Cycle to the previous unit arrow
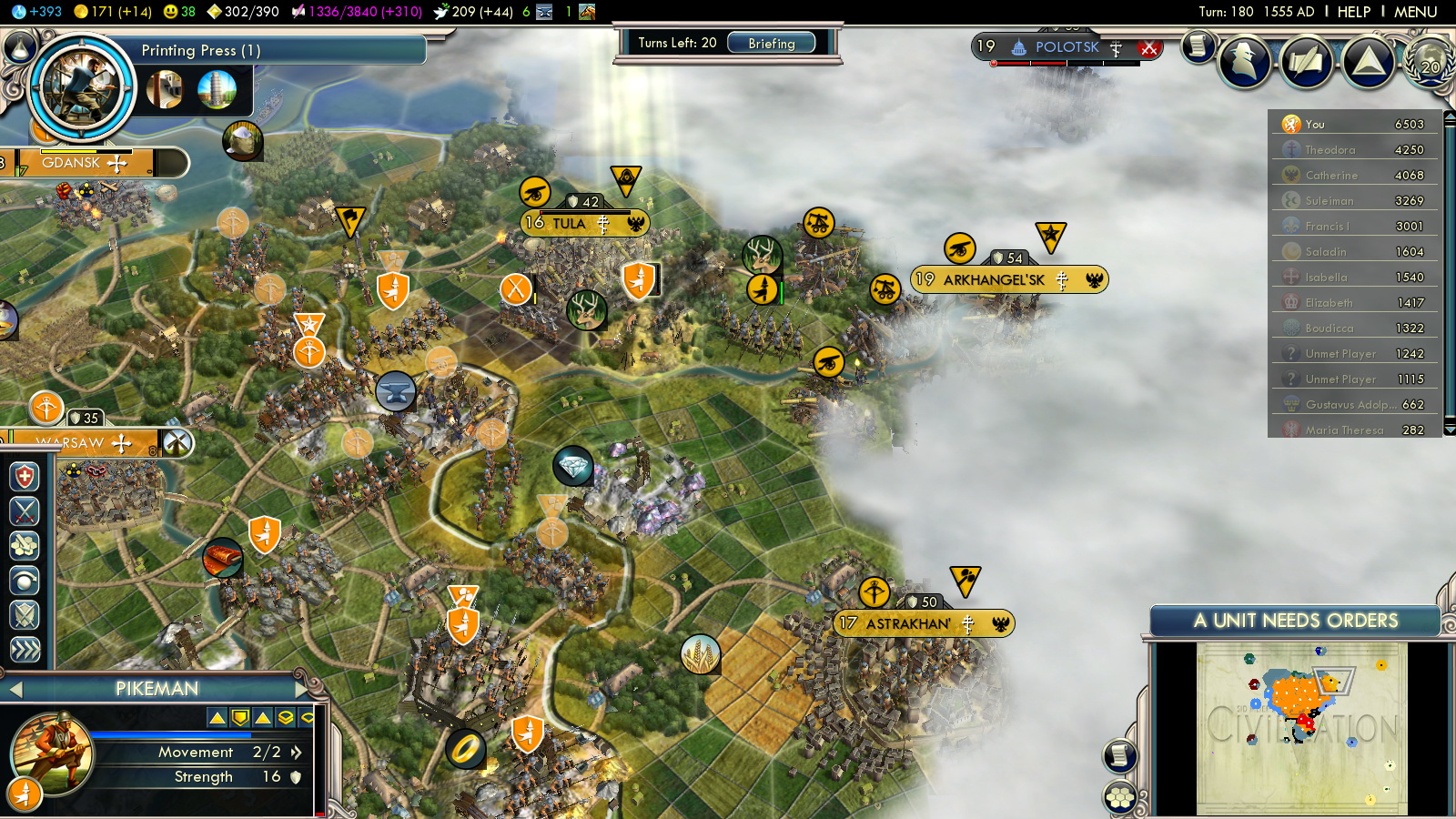Screen dimensions: 1456x819 click(x=15, y=690)
